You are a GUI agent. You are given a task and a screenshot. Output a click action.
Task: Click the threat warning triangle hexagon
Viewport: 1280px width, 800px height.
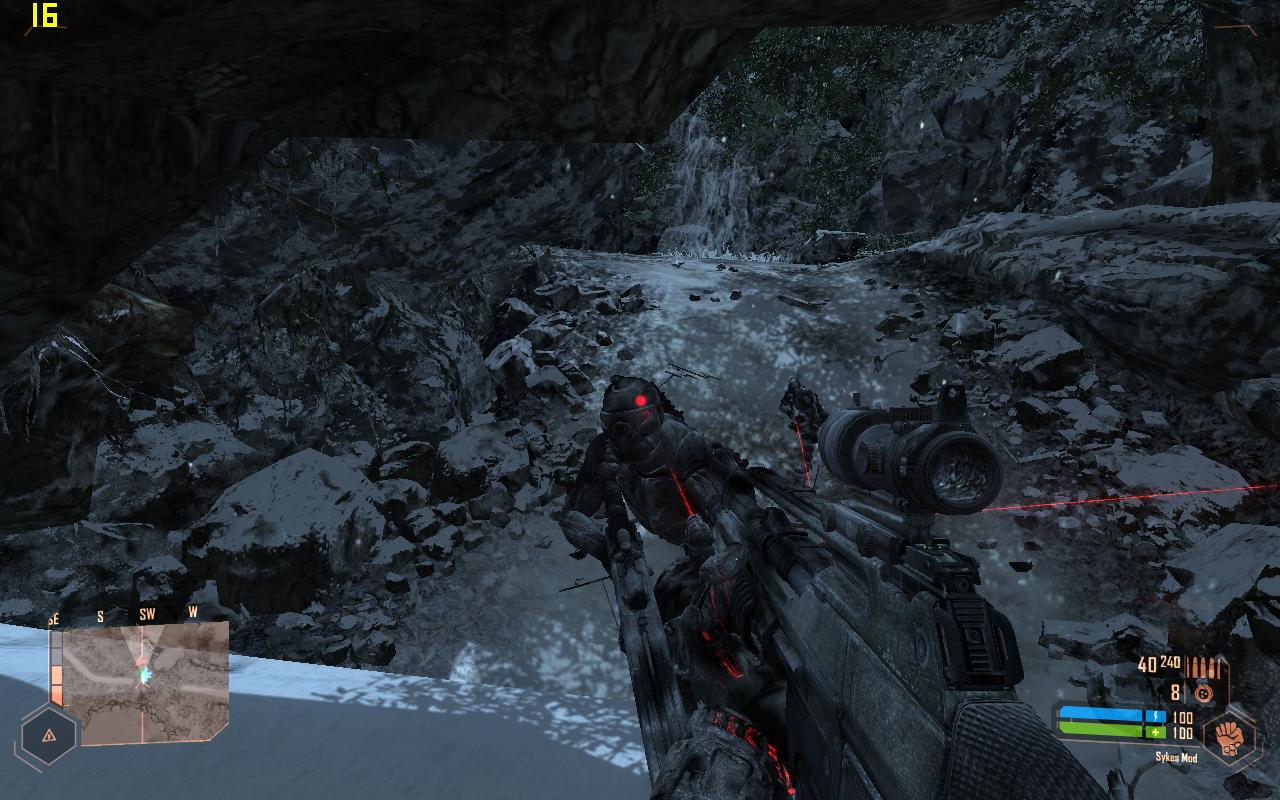click(50, 737)
